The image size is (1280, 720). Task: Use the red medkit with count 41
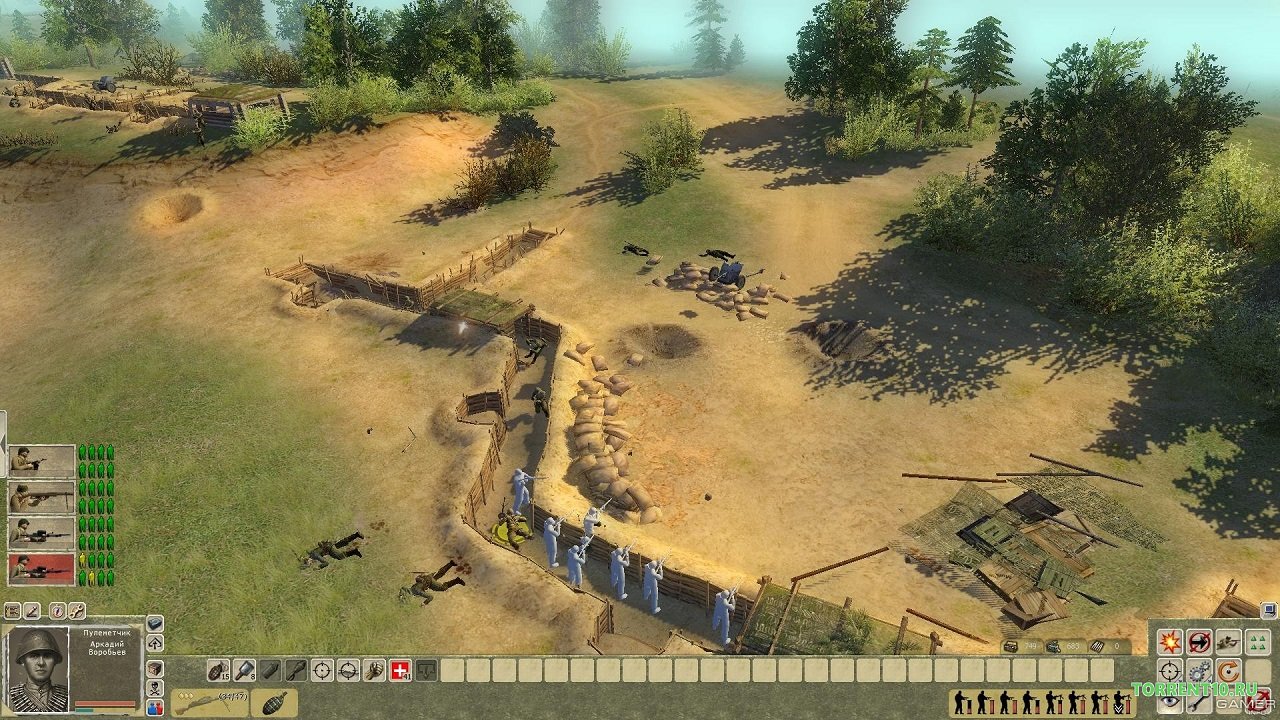tap(400, 670)
